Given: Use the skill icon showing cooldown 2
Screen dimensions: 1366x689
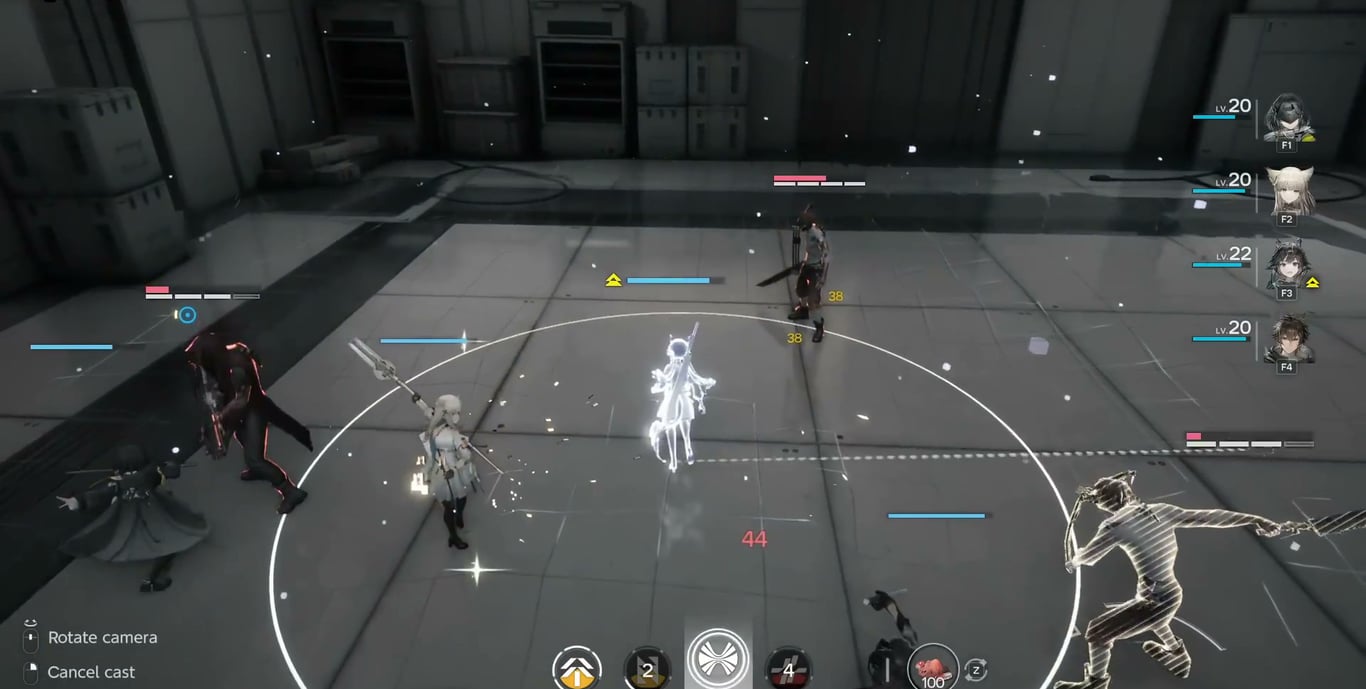Looking at the screenshot, I should pos(647,669).
